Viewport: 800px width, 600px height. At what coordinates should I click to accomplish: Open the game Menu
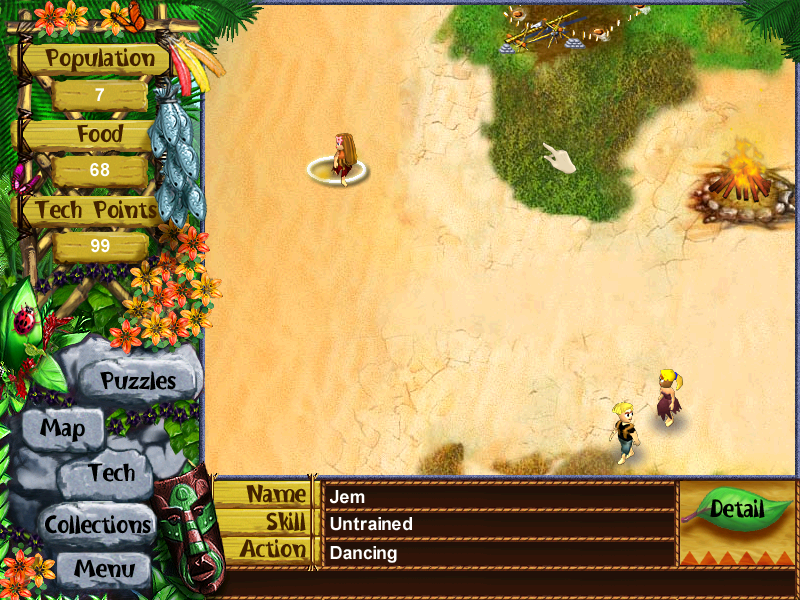point(103,570)
